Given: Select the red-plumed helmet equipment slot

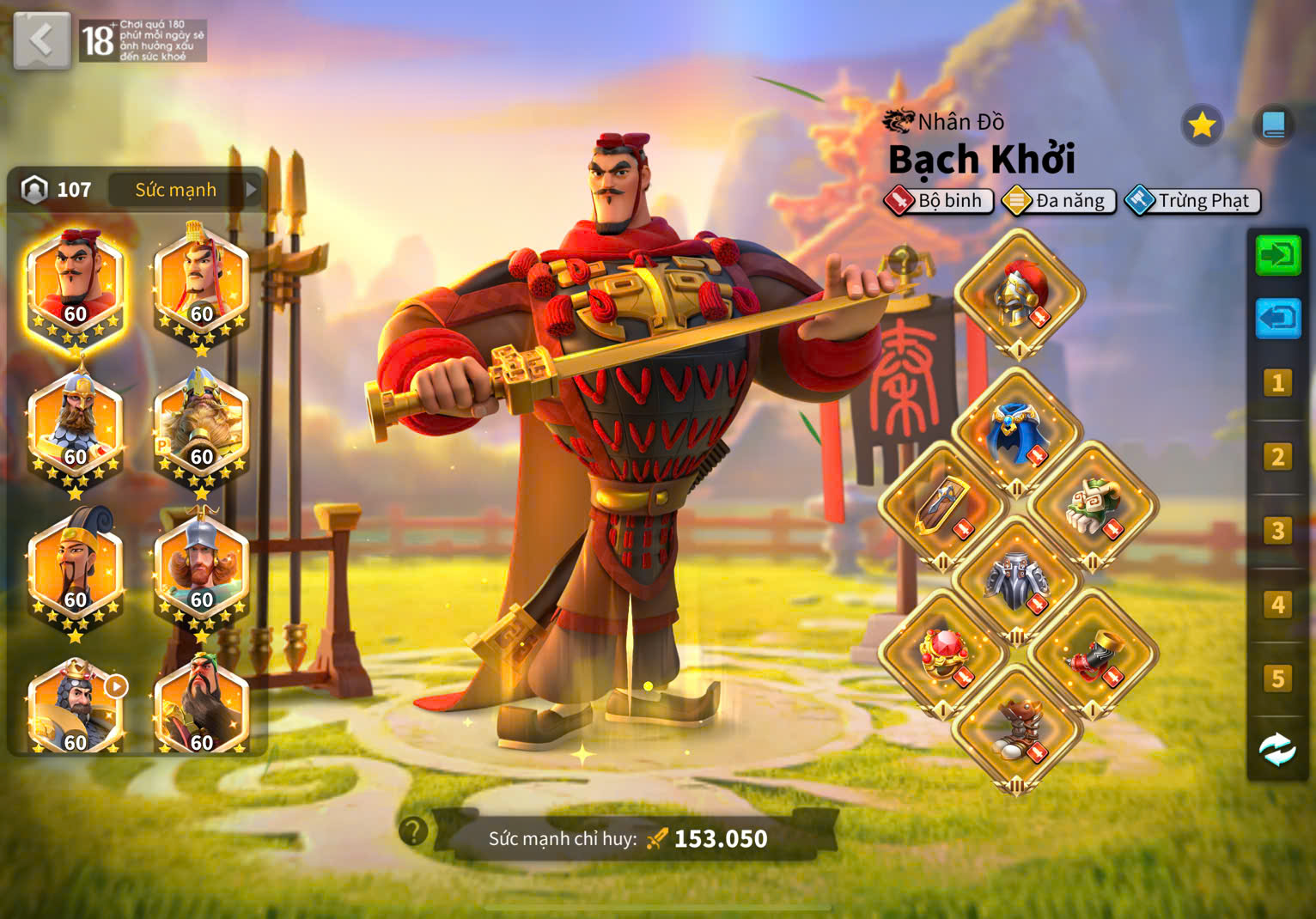Looking at the screenshot, I should click(1020, 295).
